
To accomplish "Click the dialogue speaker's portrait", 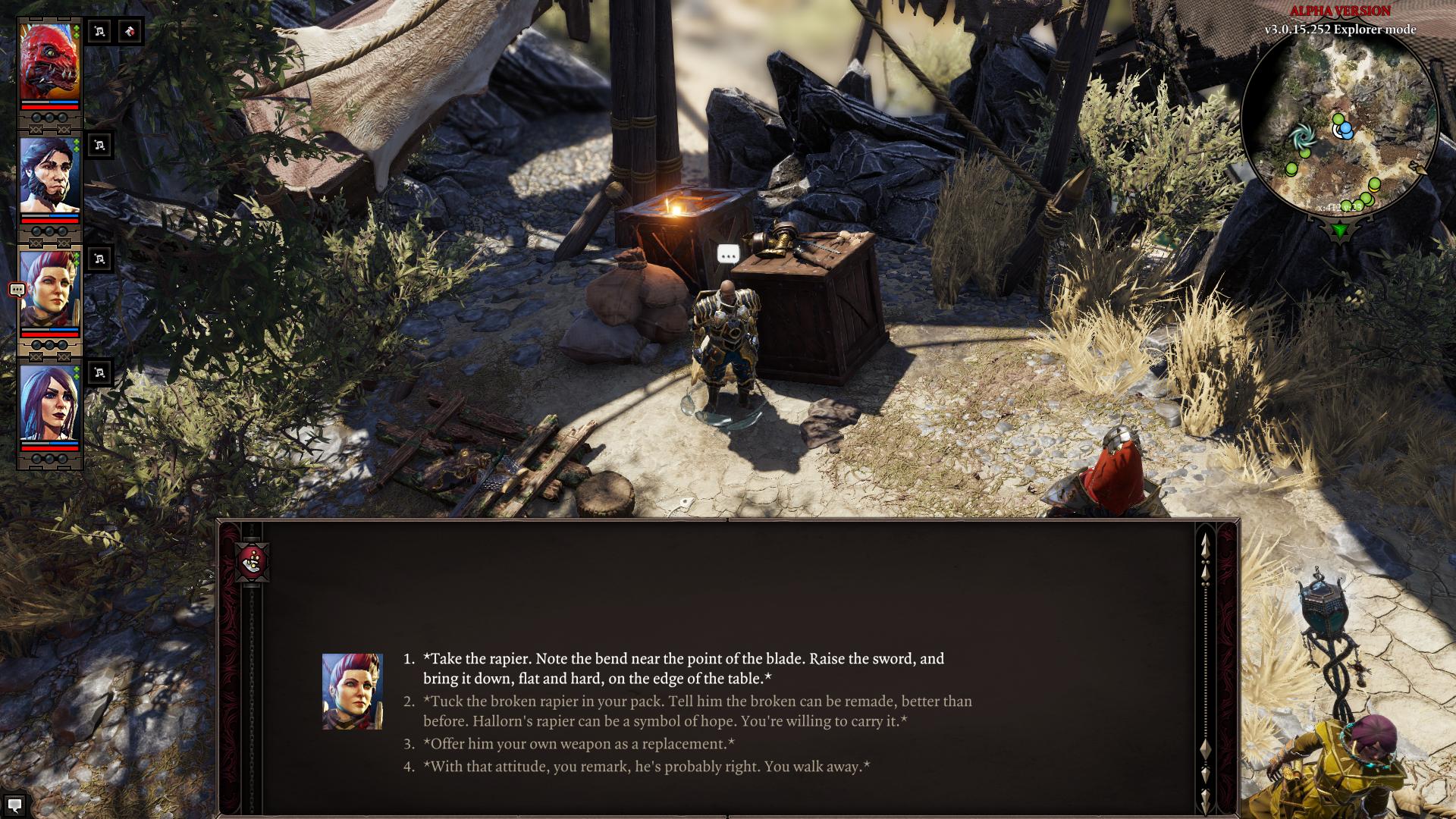I will [352, 692].
